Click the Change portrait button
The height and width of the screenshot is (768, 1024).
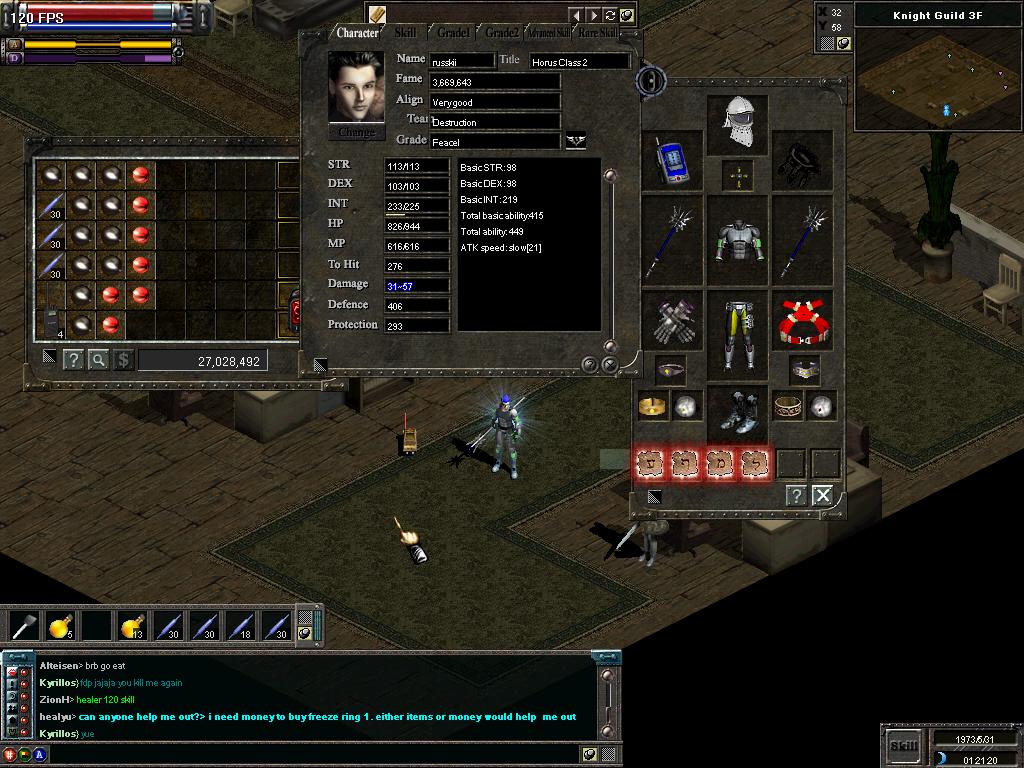coord(356,132)
